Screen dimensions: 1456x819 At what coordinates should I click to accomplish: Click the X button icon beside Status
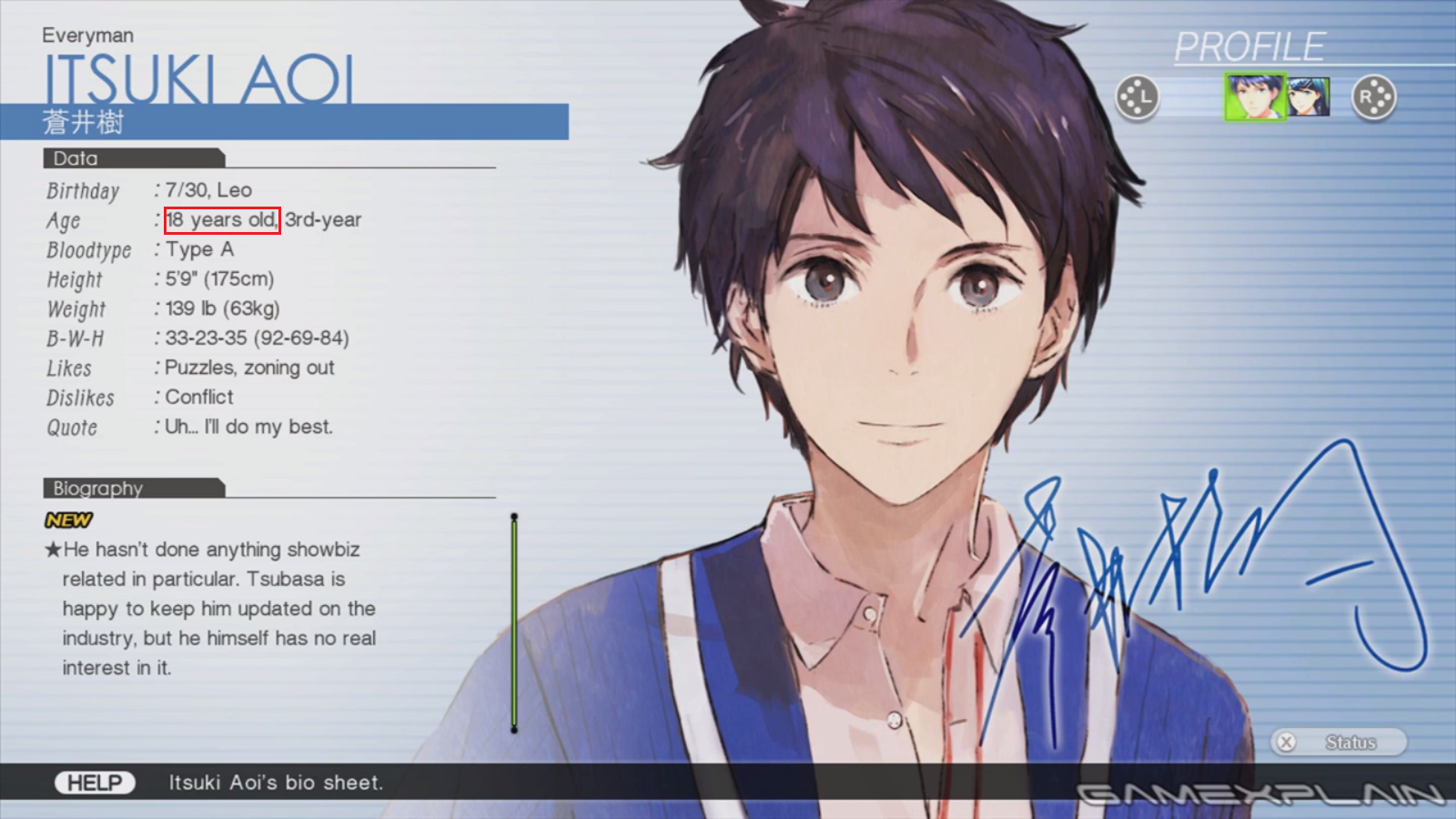coord(1286,742)
